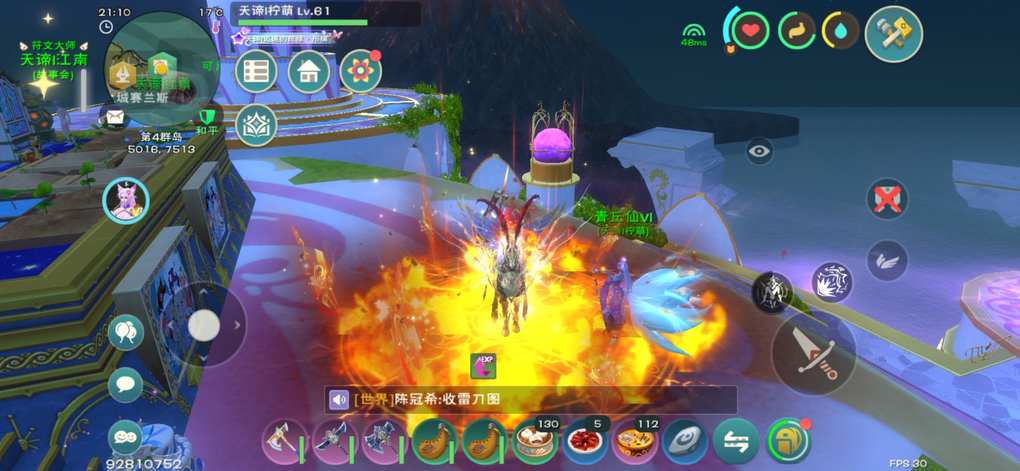
Task: Open the flower event icon
Action: pos(360,71)
